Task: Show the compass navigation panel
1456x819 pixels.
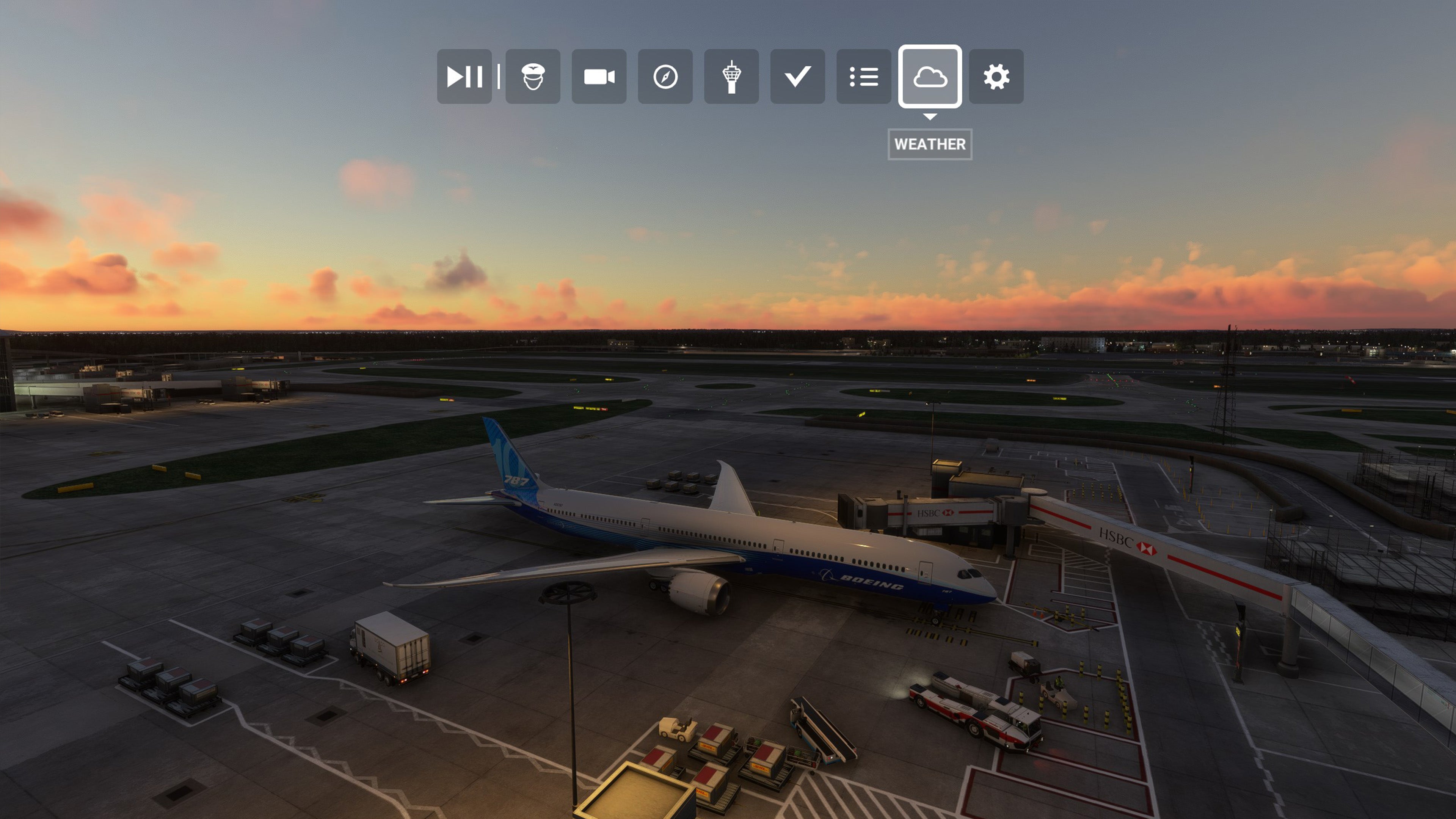Action: click(665, 76)
